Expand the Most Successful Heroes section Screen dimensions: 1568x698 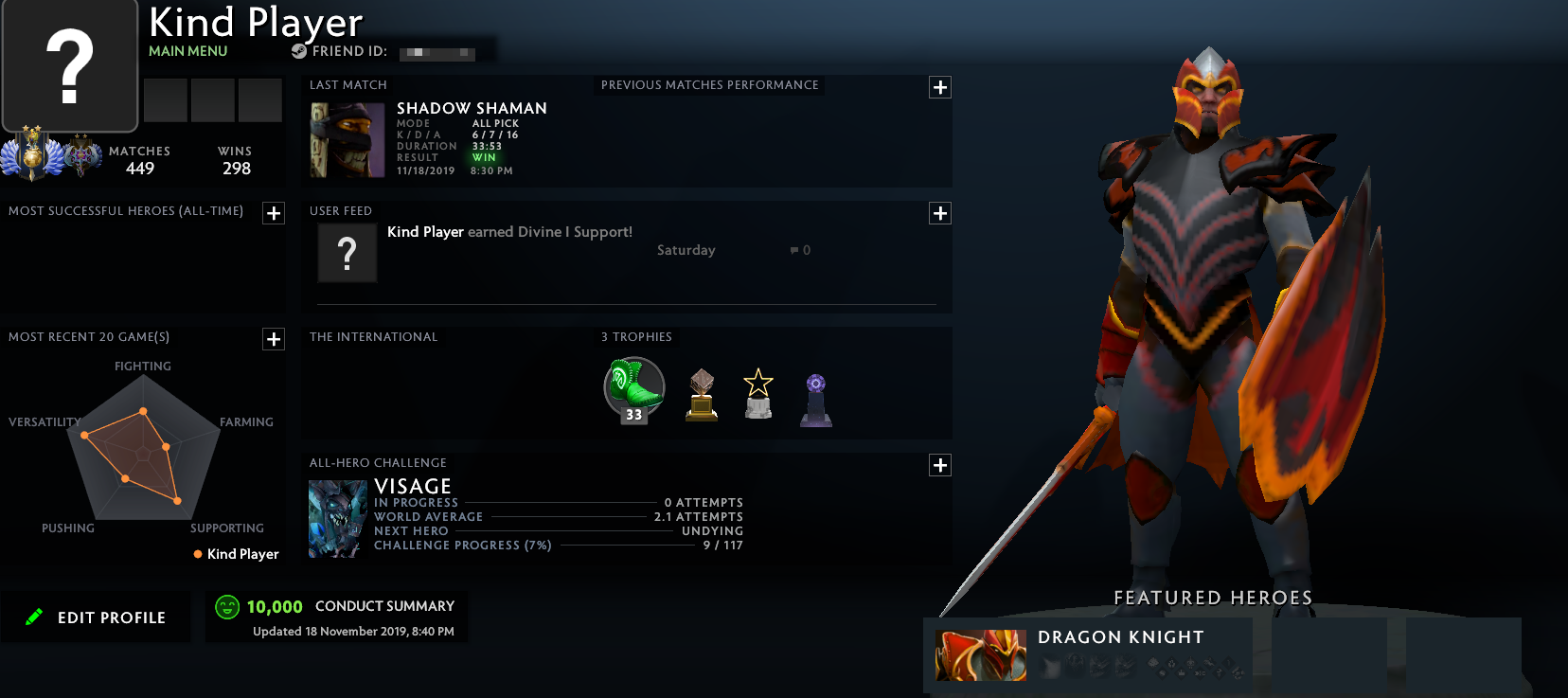(x=274, y=213)
